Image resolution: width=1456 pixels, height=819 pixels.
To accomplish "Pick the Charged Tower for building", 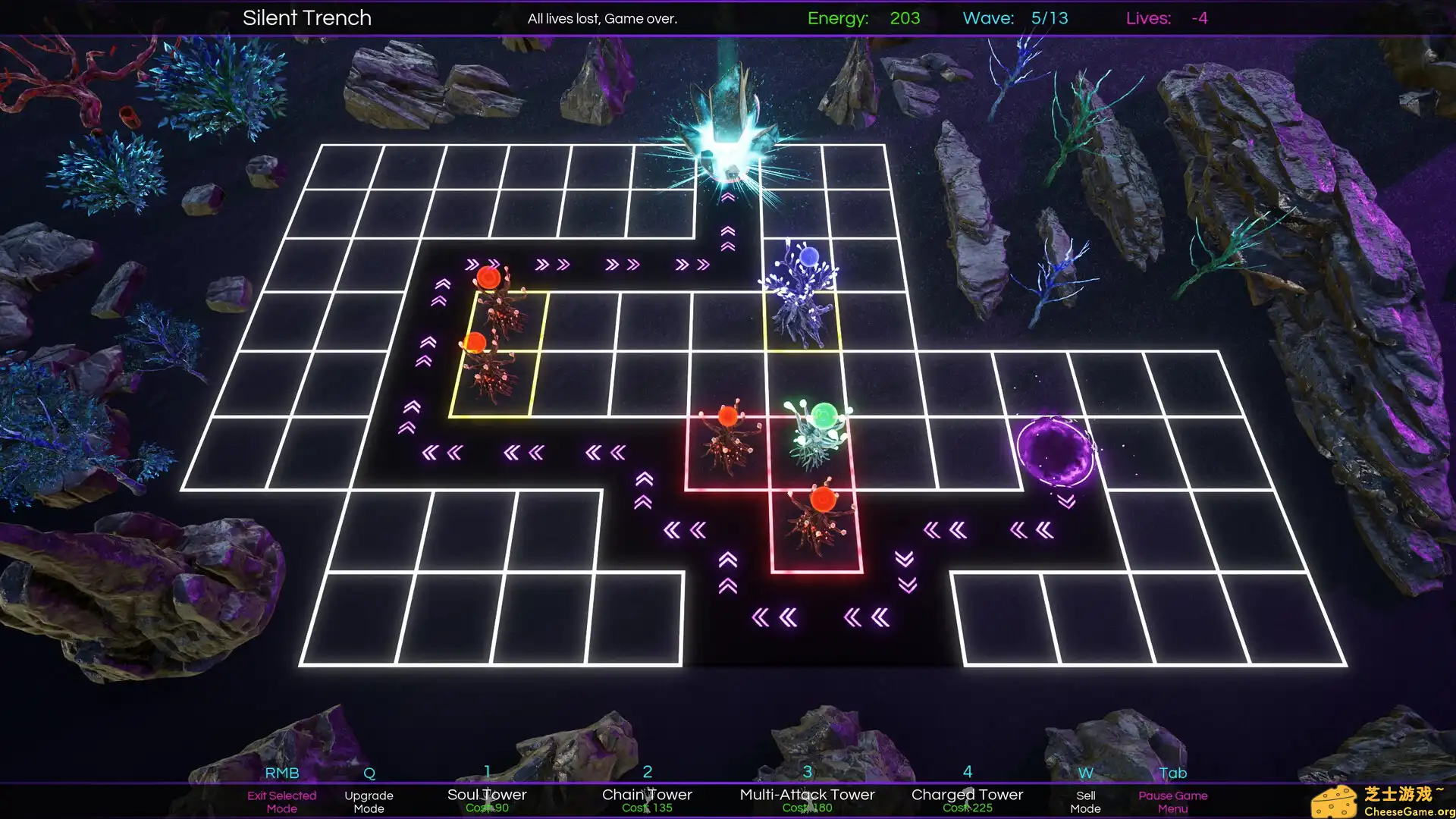I will coord(966,795).
